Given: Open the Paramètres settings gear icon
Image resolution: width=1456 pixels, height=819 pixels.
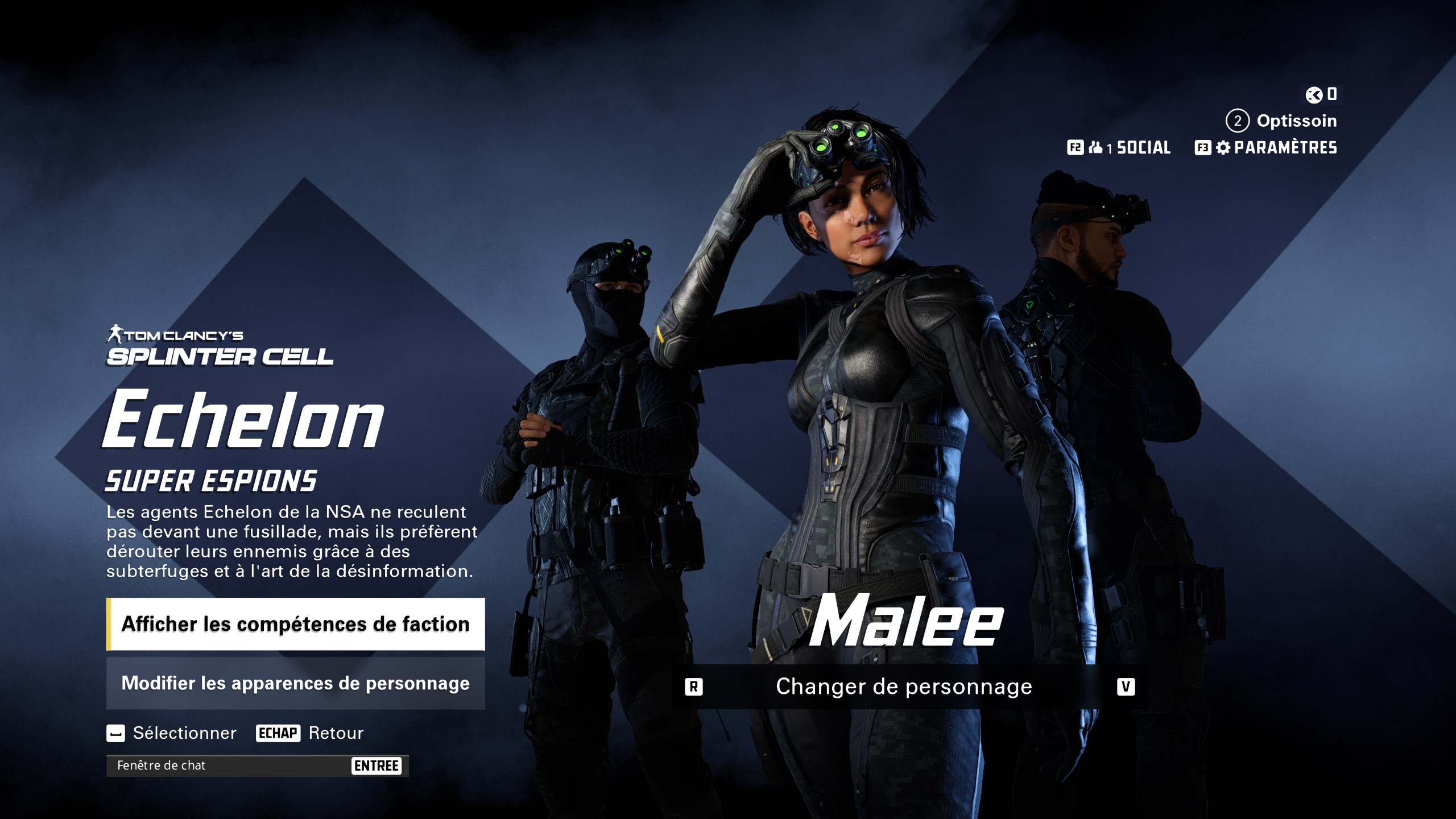Looking at the screenshot, I should (1223, 148).
